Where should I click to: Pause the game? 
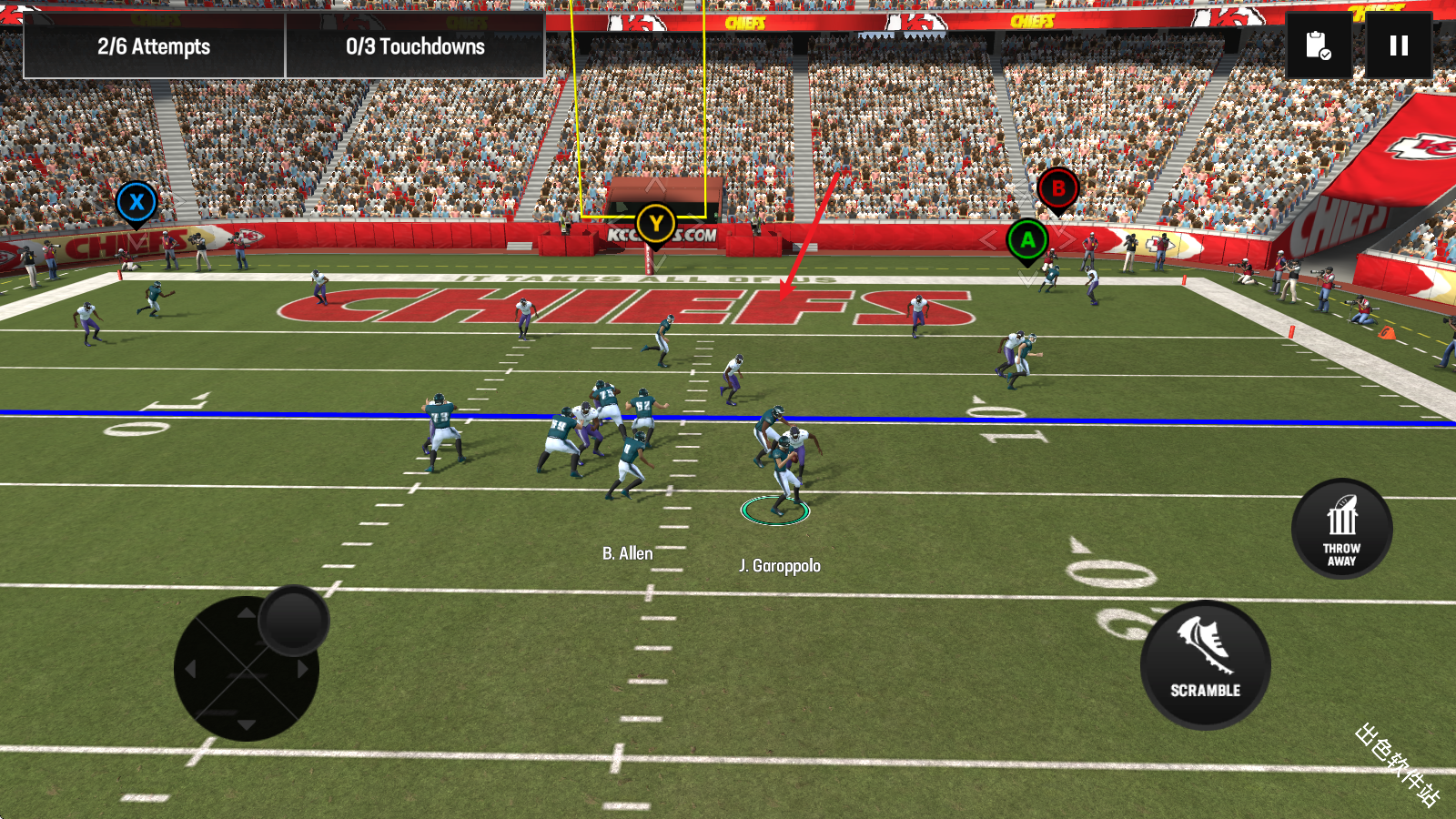[x=1399, y=45]
